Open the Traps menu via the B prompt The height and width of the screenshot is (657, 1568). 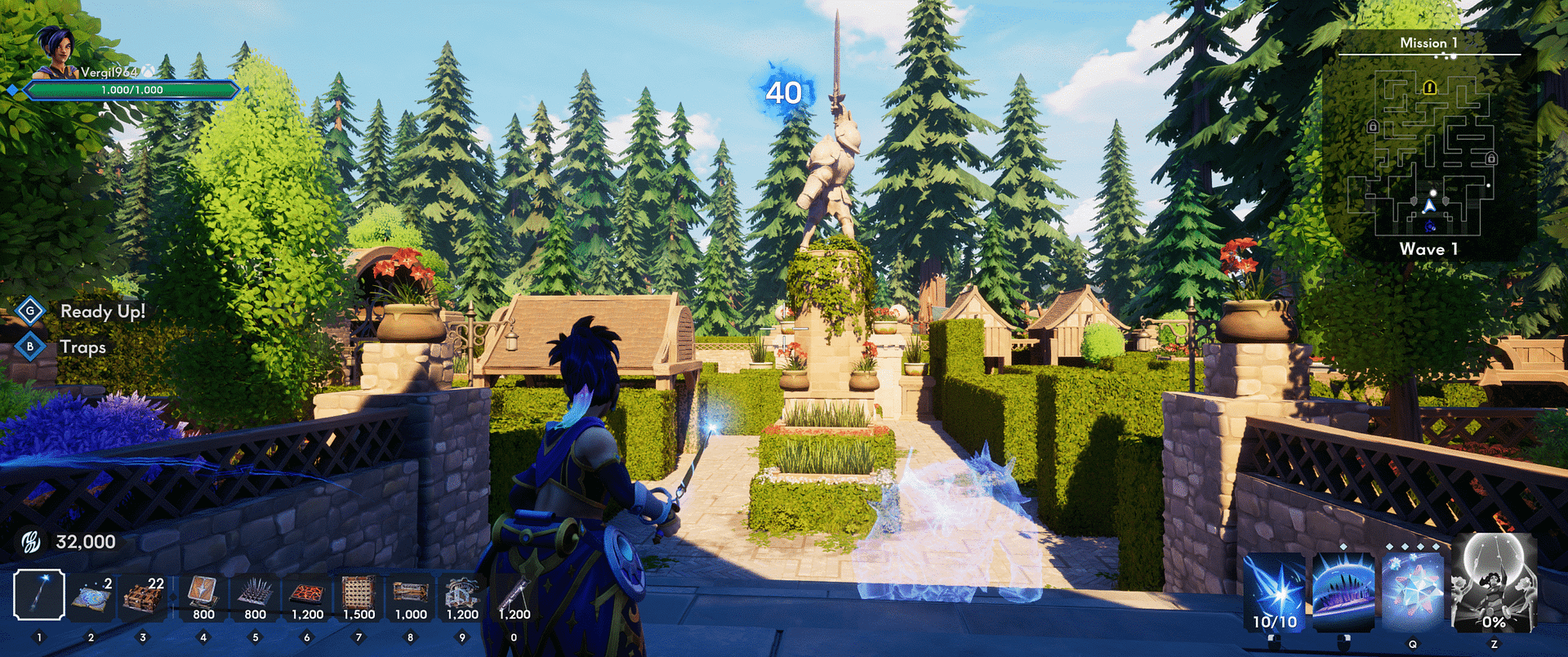(30, 346)
